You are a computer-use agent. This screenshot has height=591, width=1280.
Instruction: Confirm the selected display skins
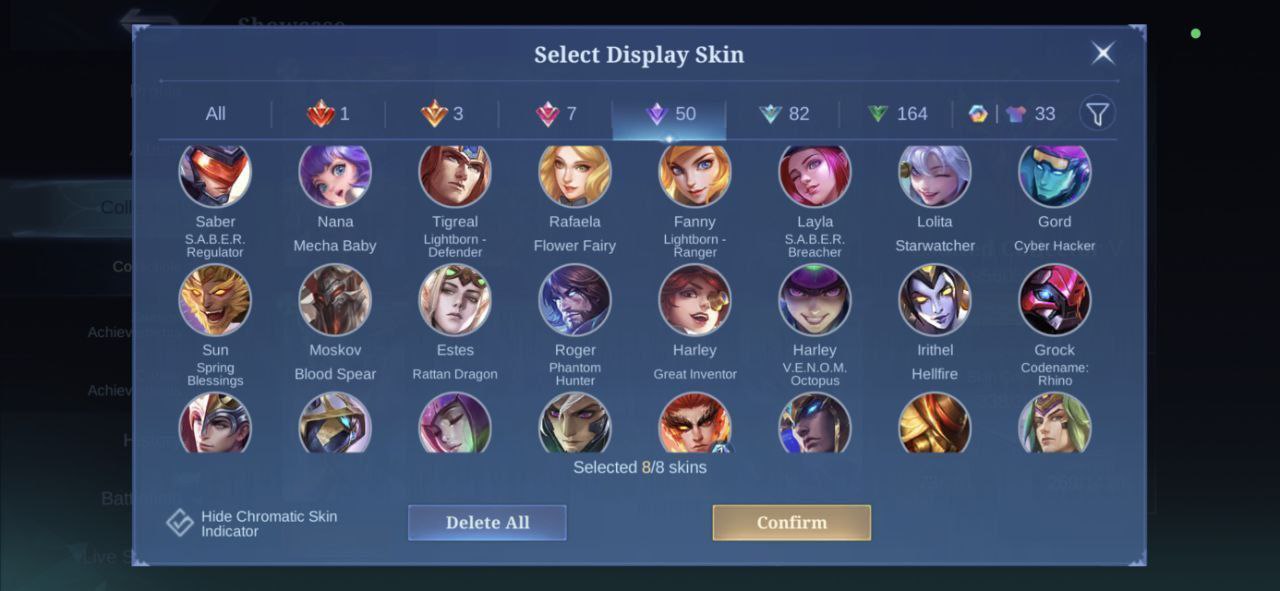791,522
